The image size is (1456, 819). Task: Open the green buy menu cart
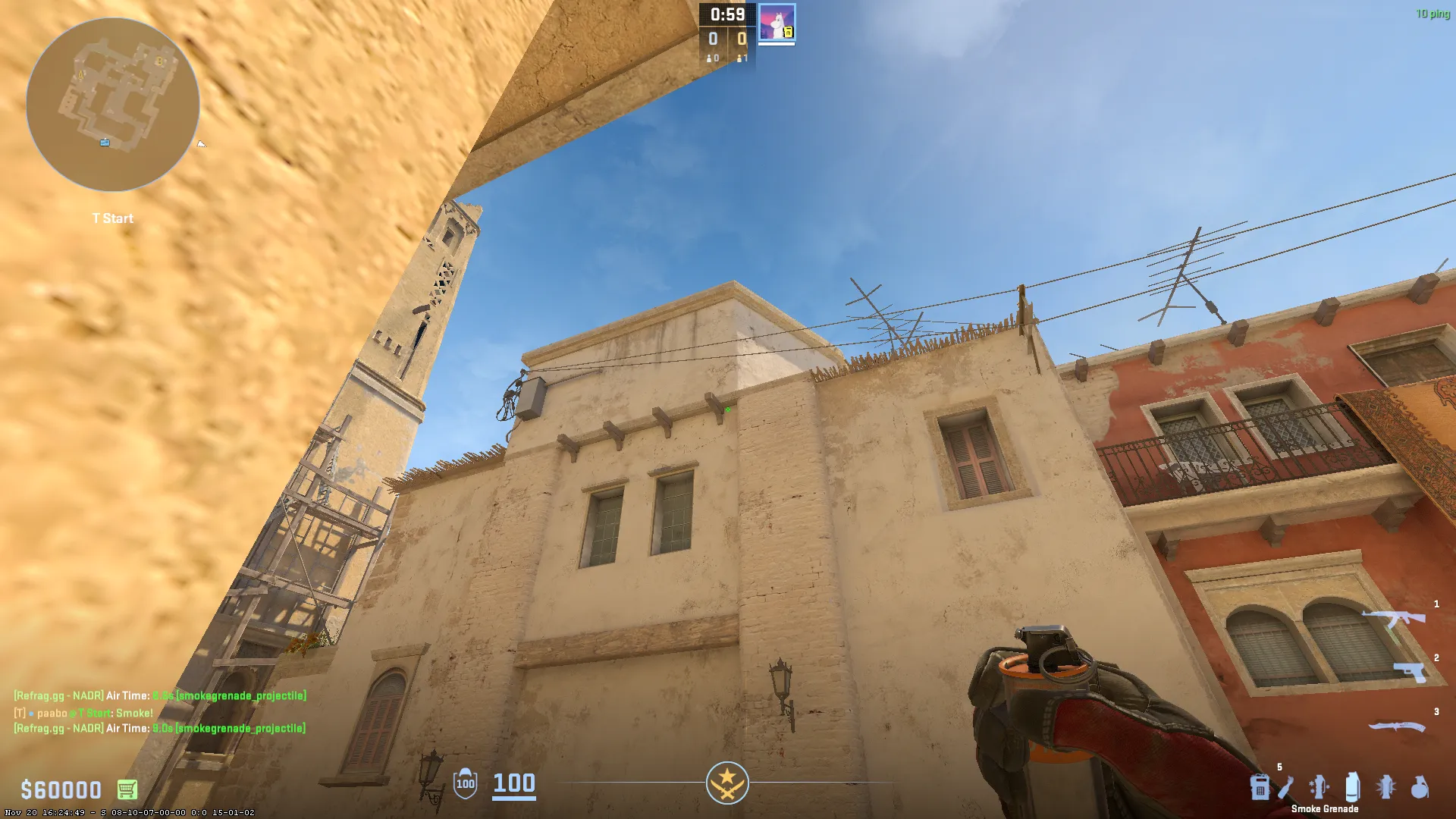(x=127, y=789)
